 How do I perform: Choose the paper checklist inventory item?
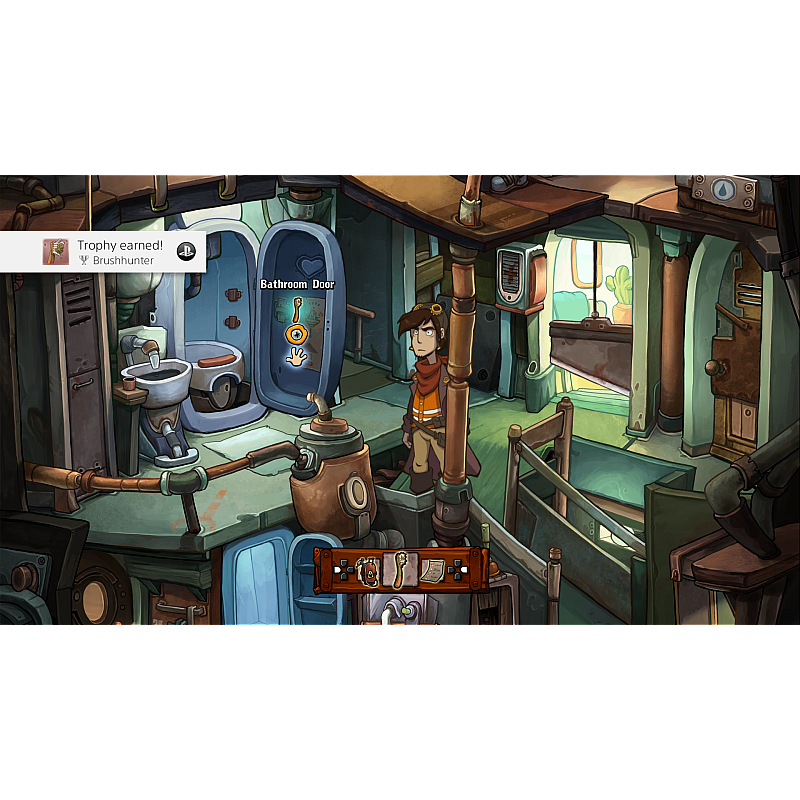pyautogui.click(x=432, y=570)
